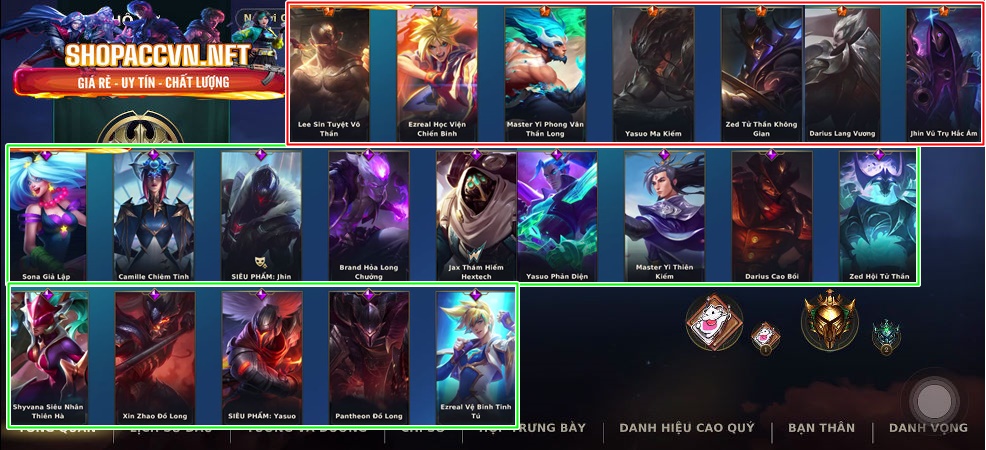Screen dimensions: 986x450
Task: Click the golden helmet rank emblem
Action: (x=829, y=320)
